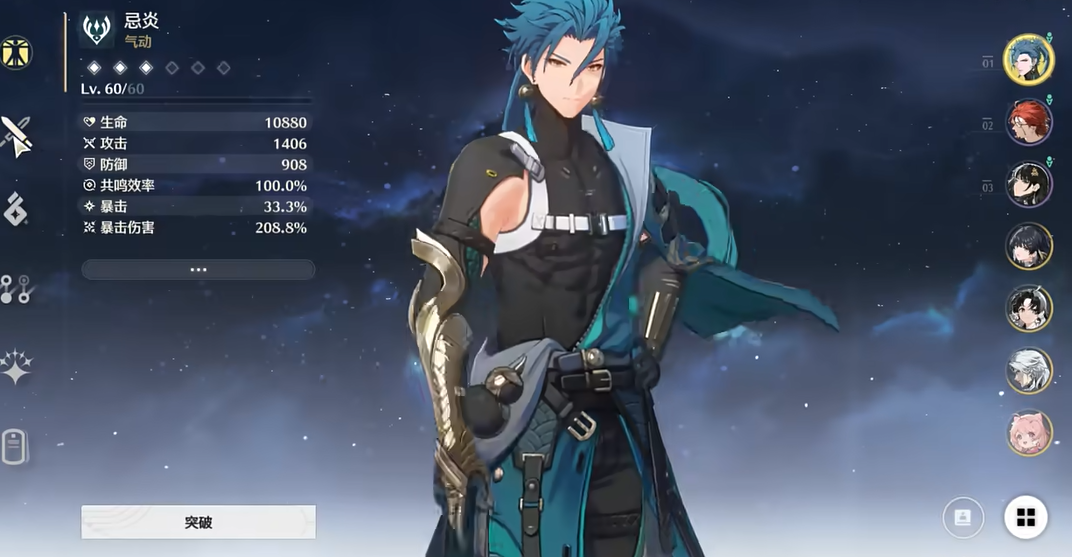Click the 突破 ascension button

pyautogui.click(x=198, y=522)
